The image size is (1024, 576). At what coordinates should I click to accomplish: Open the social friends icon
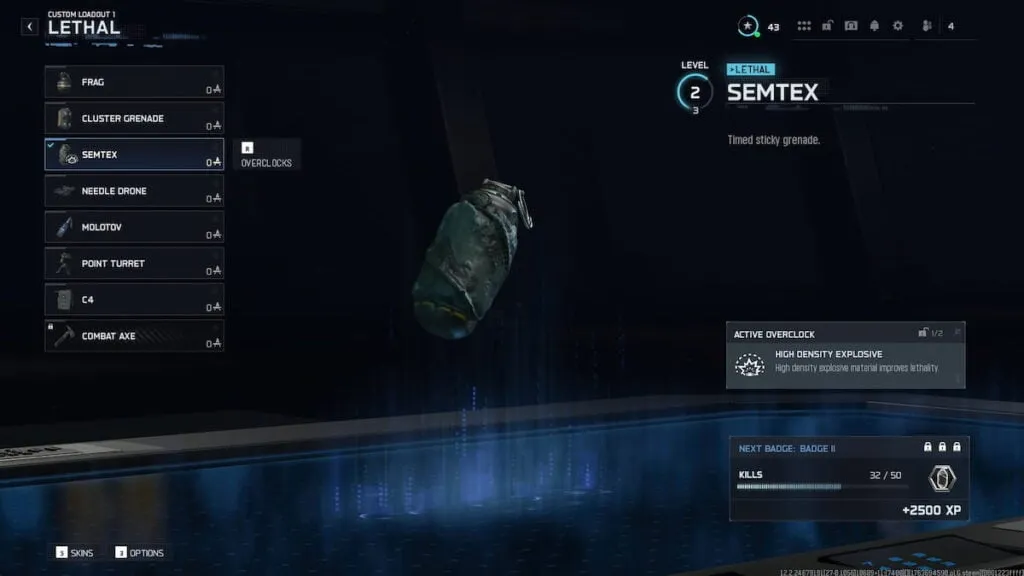pos(927,26)
